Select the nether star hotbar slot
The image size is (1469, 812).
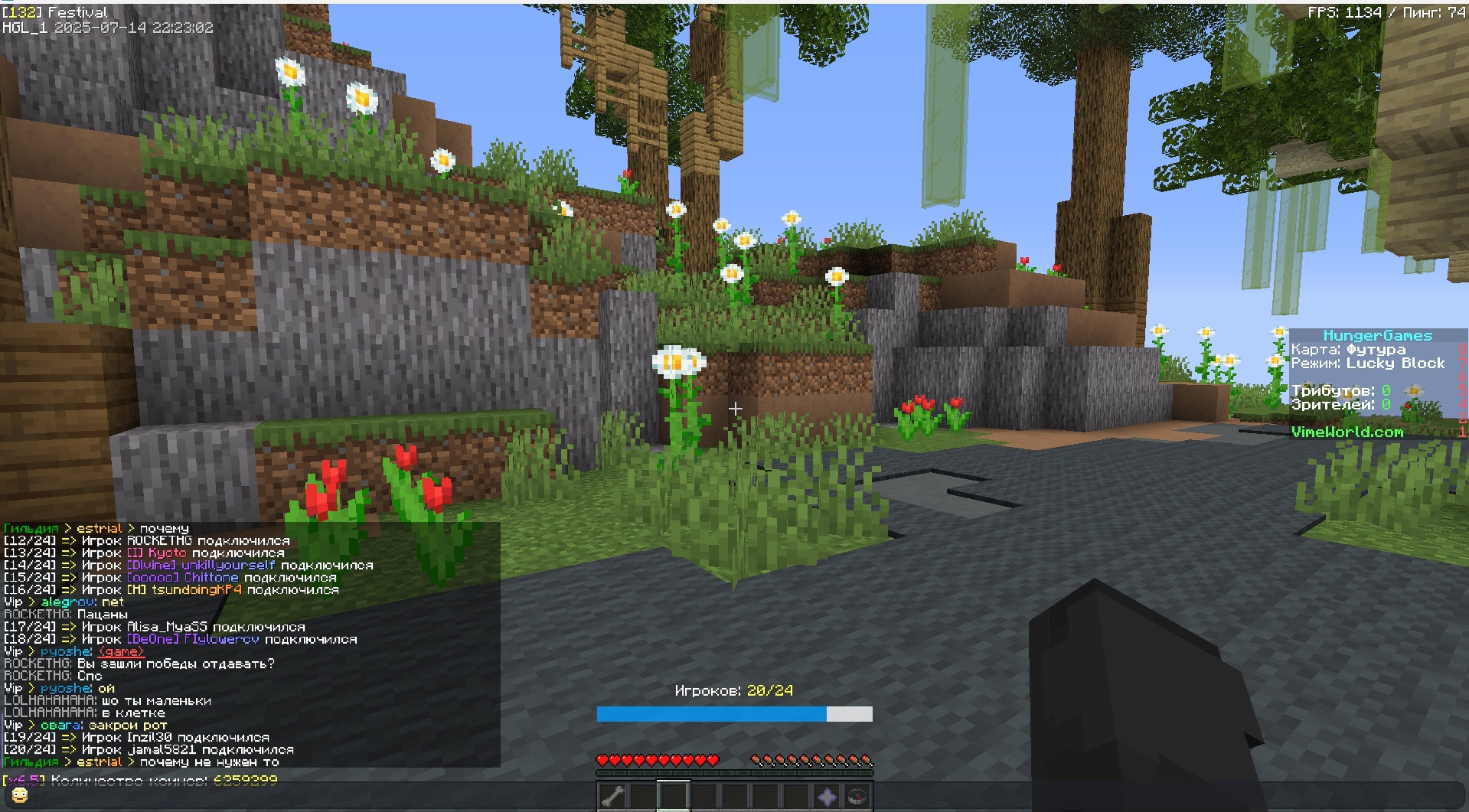click(x=827, y=796)
